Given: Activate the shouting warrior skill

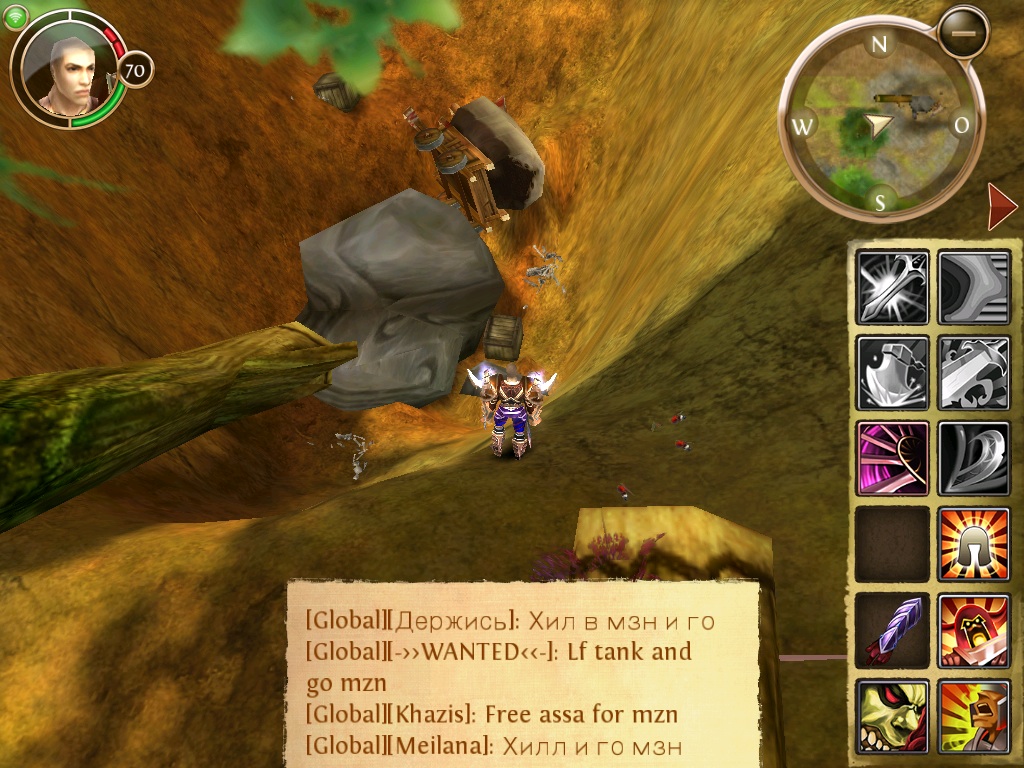Looking at the screenshot, I should (x=974, y=716).
